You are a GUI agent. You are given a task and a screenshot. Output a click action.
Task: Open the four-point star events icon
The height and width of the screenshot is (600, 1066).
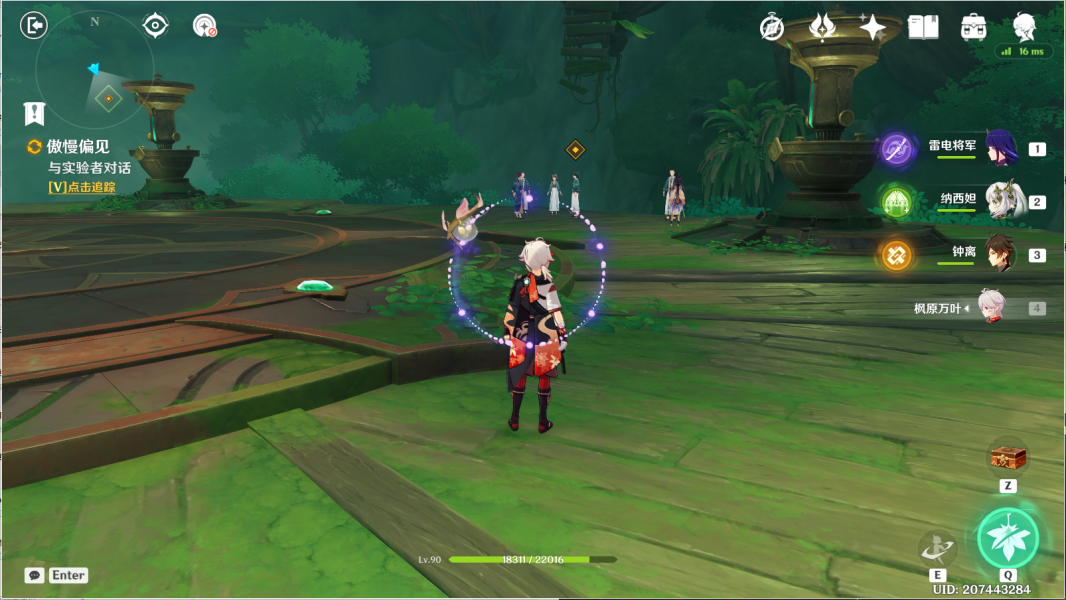872,27
